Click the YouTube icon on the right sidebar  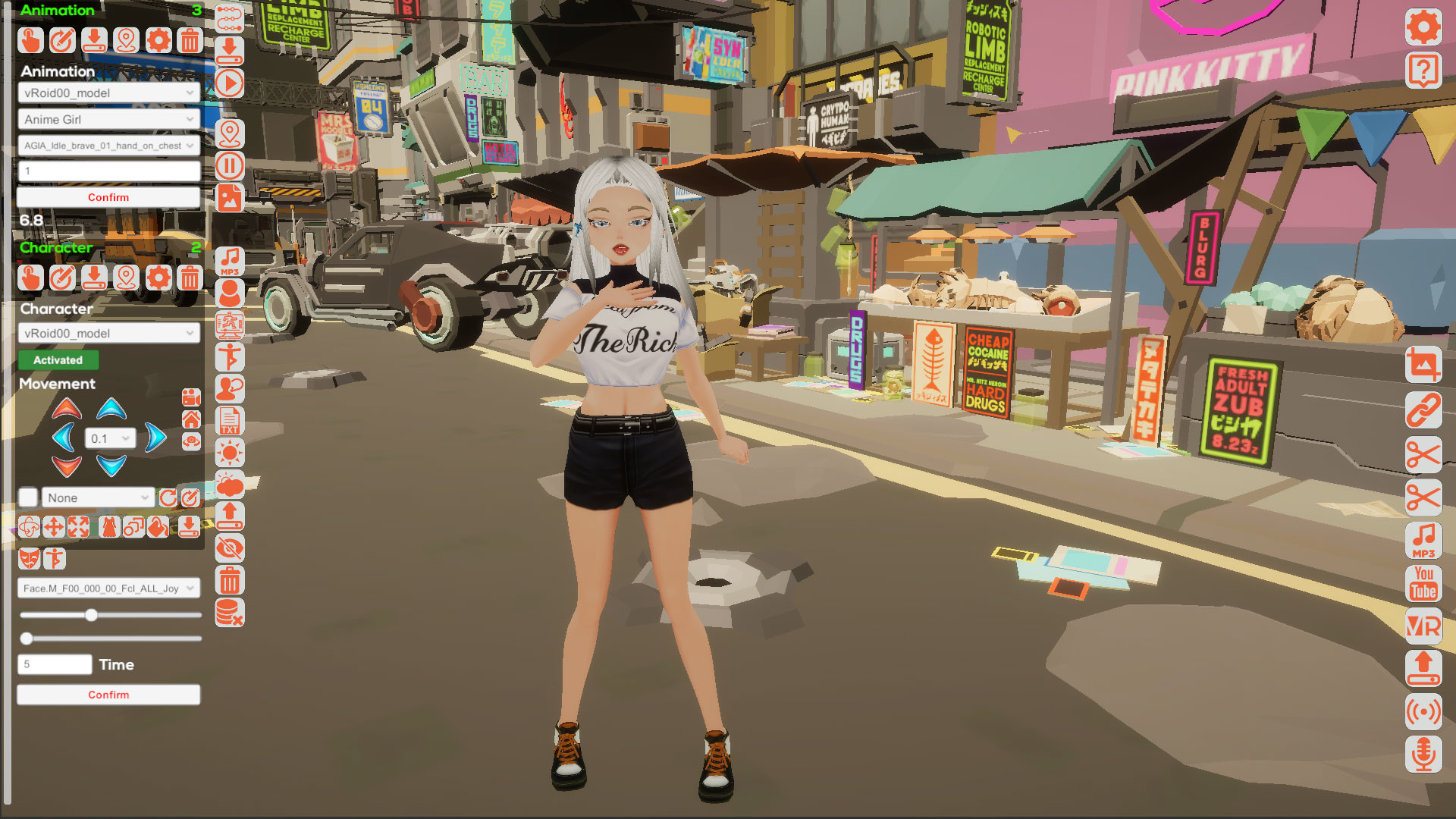(x=1423, y=582)
